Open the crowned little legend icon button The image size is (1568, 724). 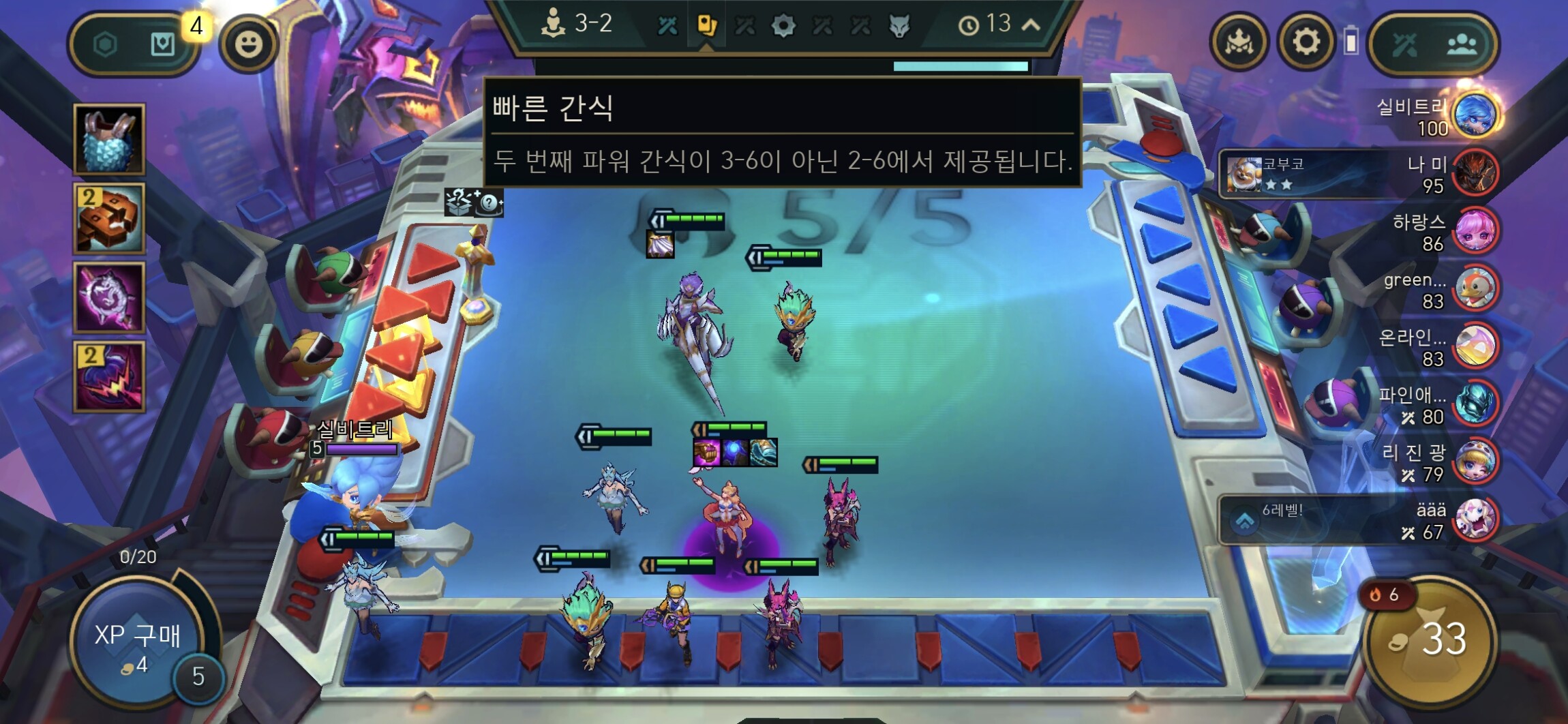[1239, 42]
